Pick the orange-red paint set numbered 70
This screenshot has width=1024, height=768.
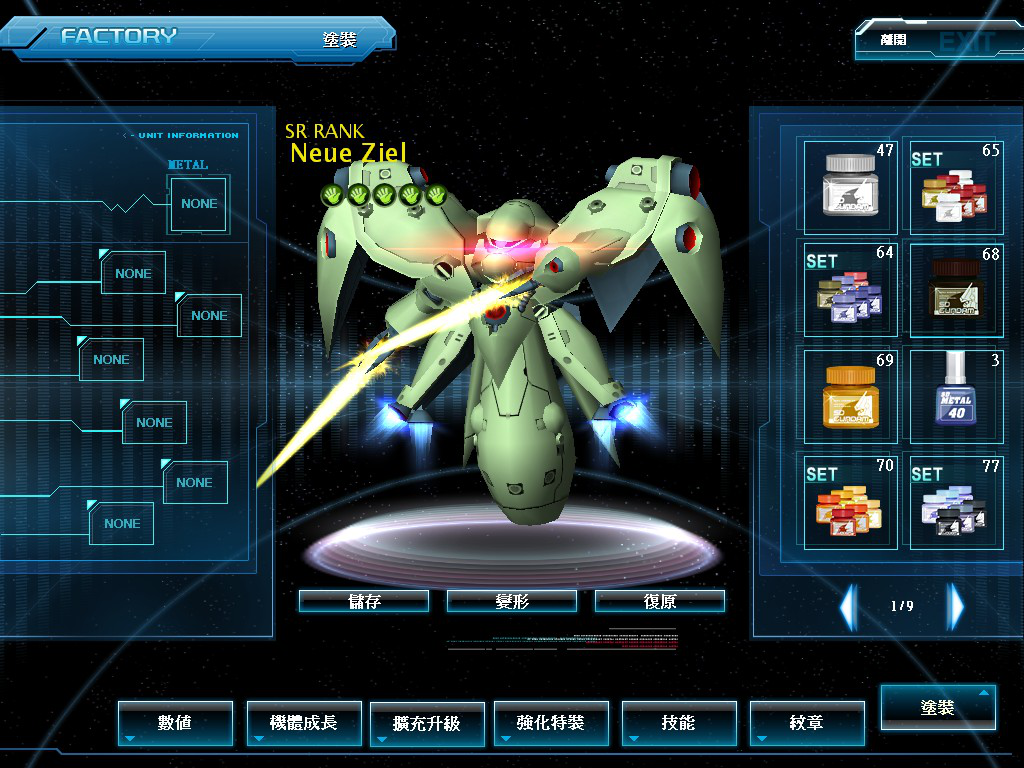[850, 500]
